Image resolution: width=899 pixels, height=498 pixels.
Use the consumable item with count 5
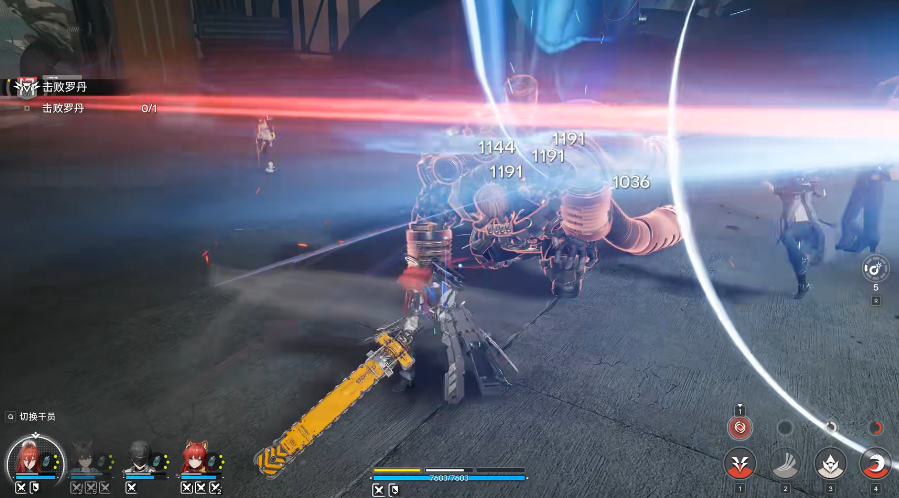coord(875,269)
